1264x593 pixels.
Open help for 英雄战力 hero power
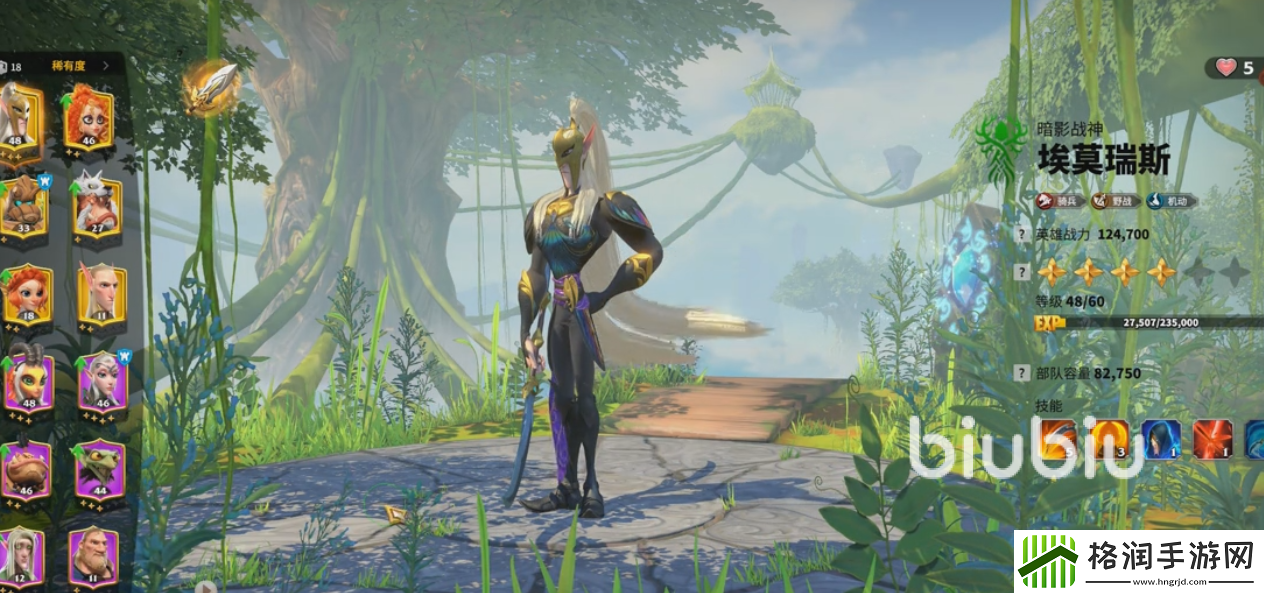tap(1021, 236)
